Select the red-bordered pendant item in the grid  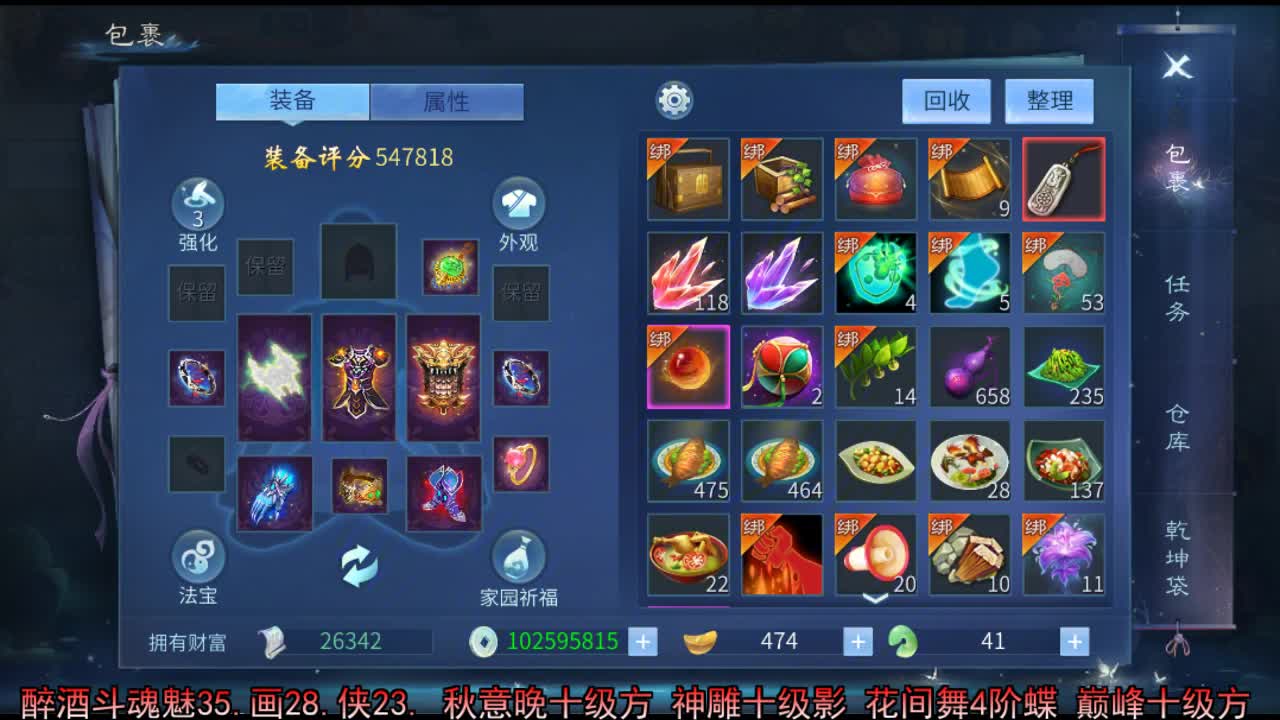click(x=1063, y=177)
